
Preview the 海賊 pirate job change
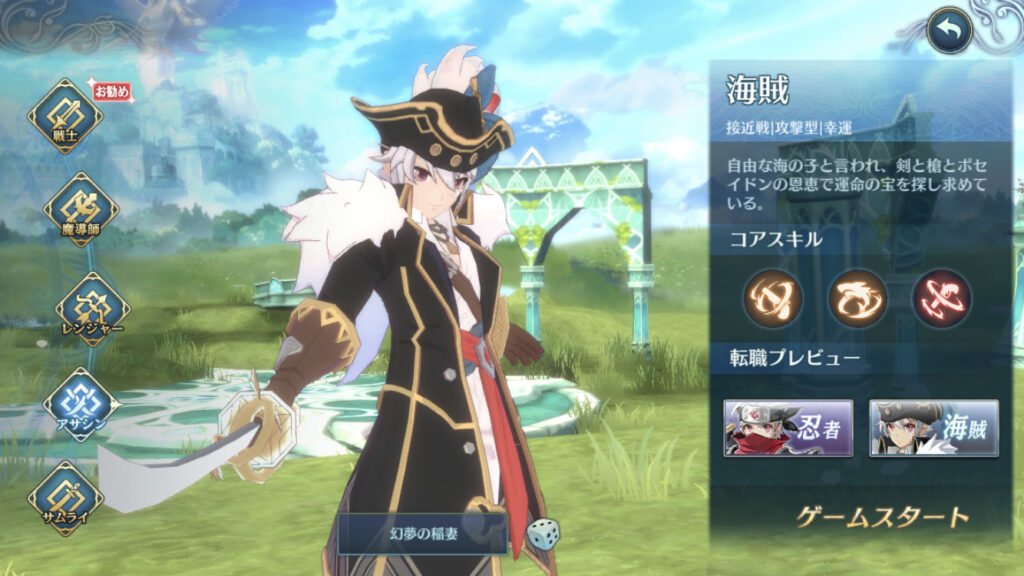933,428
